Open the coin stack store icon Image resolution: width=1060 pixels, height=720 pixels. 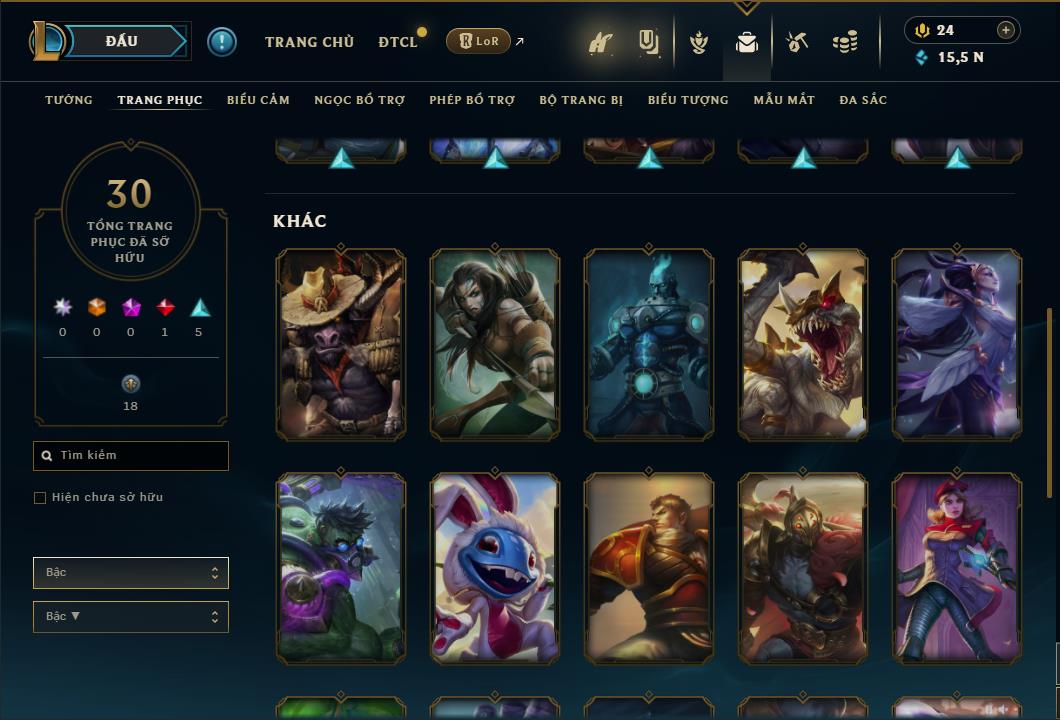(x=845, y=42)
